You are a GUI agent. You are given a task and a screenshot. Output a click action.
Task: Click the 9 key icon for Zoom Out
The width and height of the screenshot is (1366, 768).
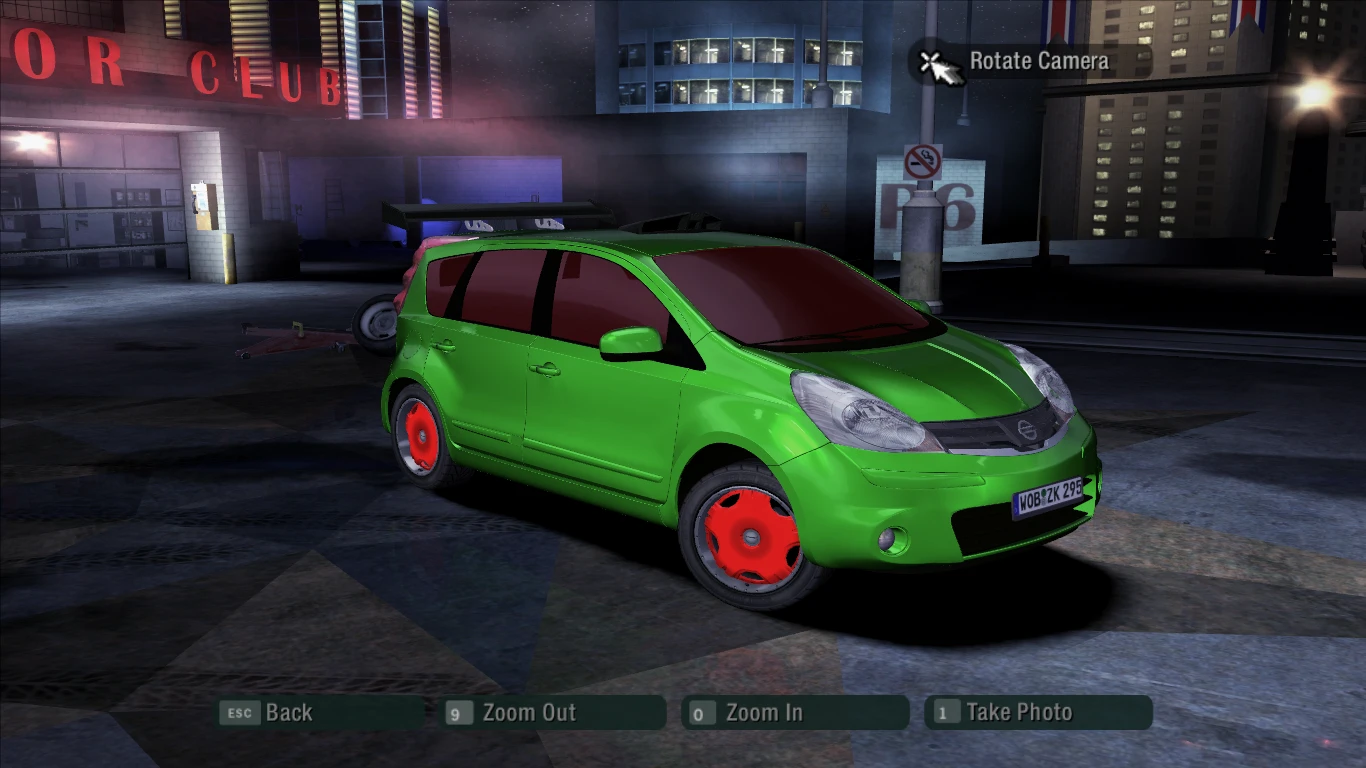[458, 713]
